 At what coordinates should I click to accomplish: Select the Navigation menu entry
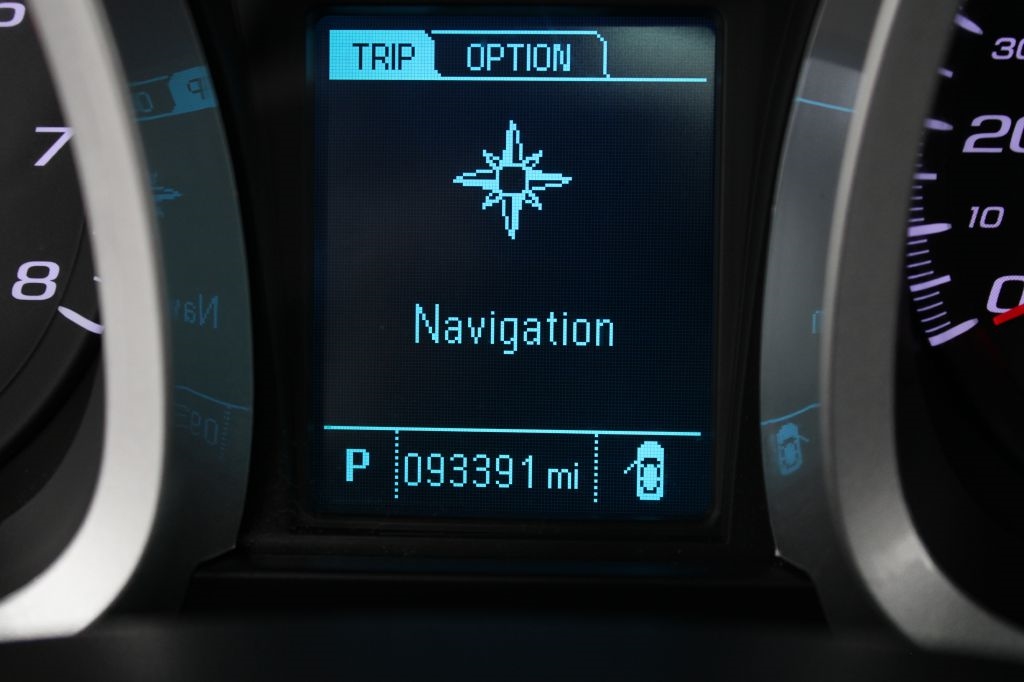point(514,327)
